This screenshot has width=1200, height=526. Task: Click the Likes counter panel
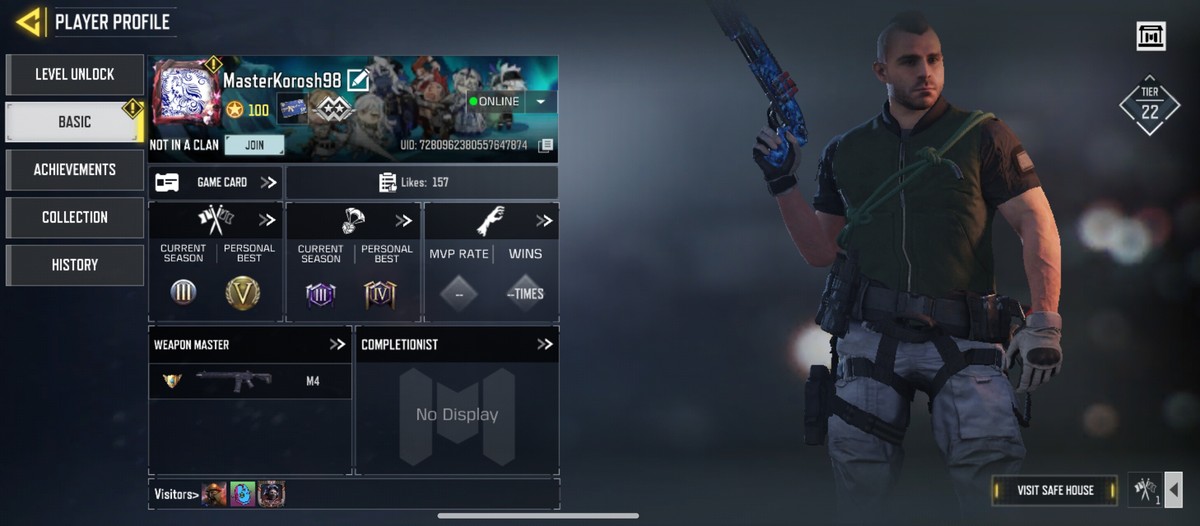pyautogui.click(x=421, y=182)
